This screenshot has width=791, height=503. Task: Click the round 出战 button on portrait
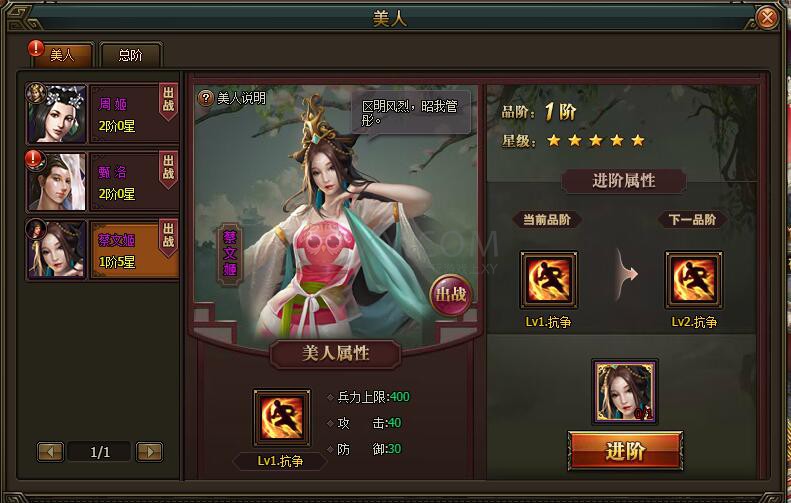click(x=450, y=296)
